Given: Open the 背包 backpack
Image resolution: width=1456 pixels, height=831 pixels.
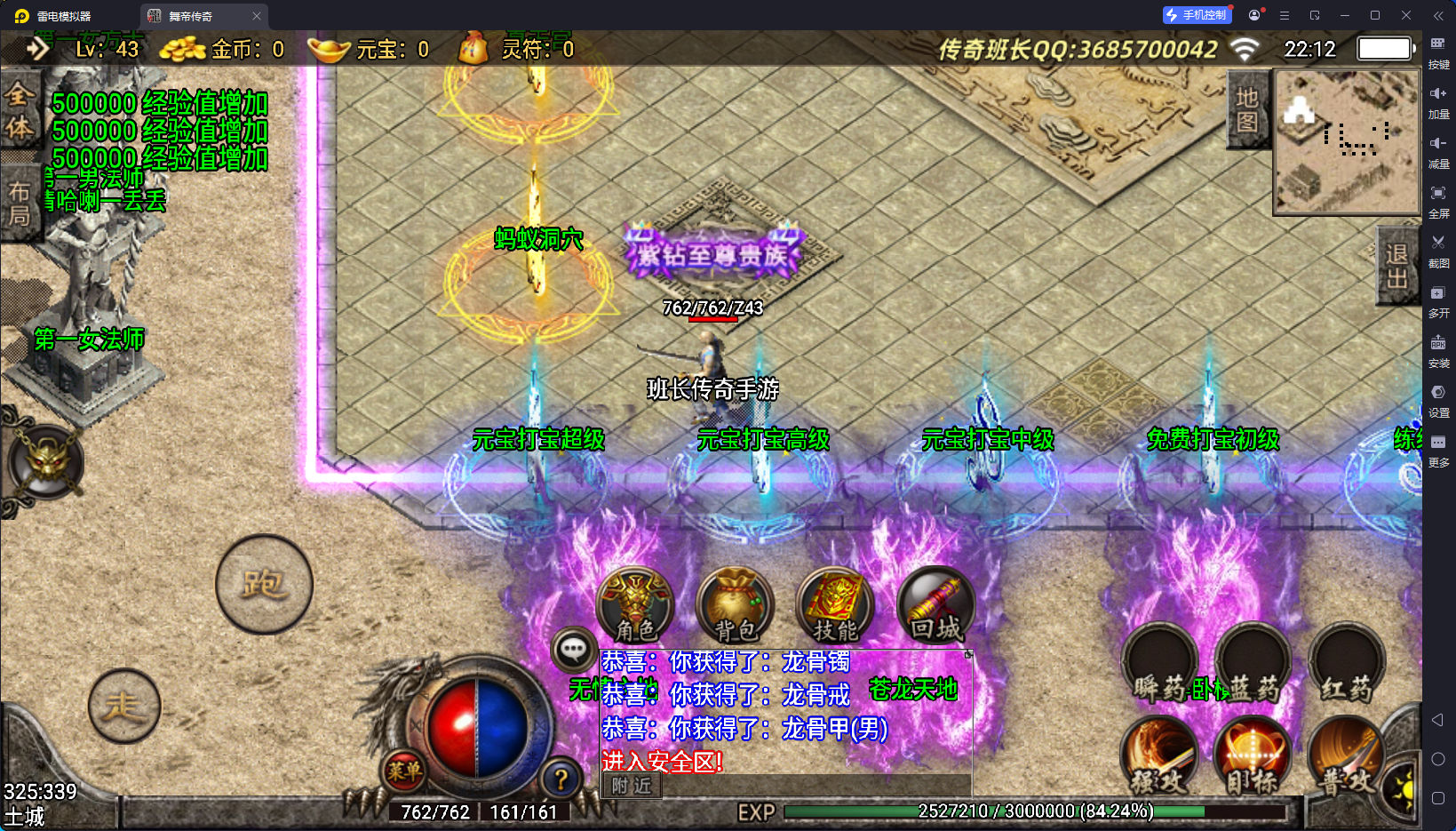Looking at the screenshot, I should click(736, 605).
